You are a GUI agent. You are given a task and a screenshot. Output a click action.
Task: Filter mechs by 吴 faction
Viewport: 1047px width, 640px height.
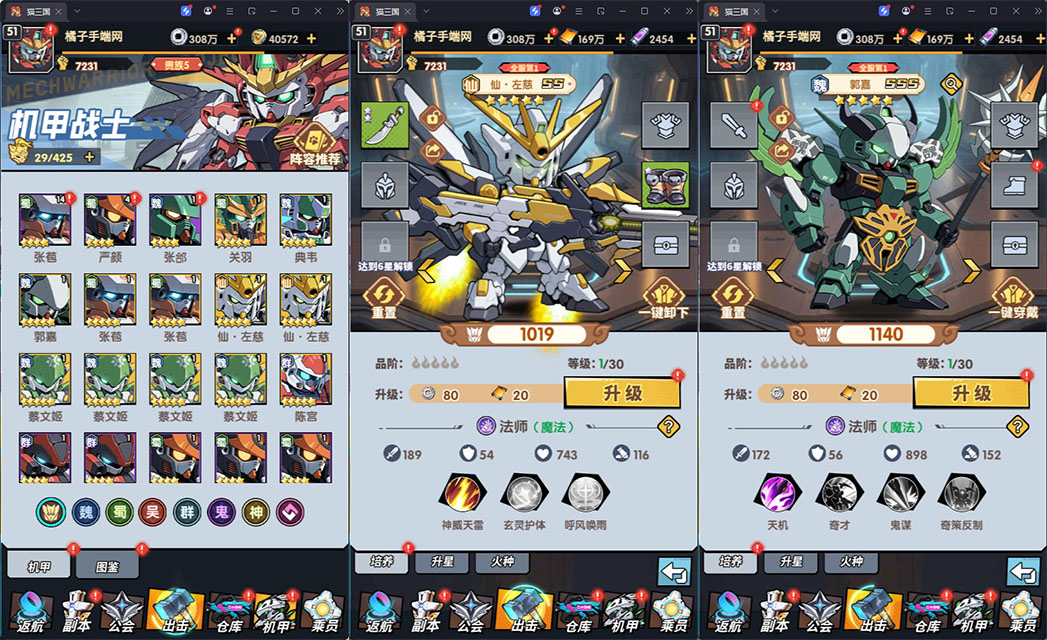pos(152,512)
